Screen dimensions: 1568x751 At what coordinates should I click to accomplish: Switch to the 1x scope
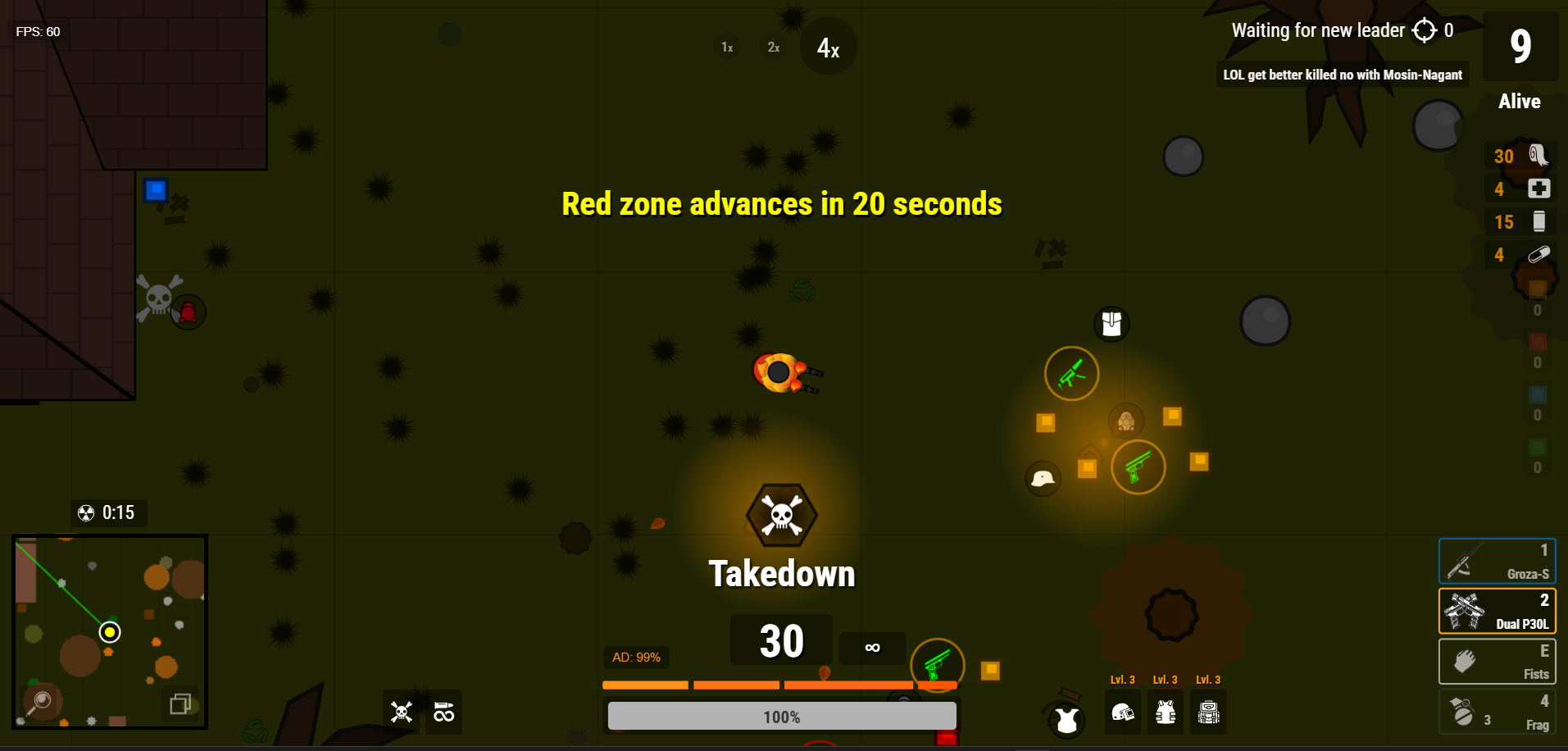pyautogui.click(x=725, y=47)
